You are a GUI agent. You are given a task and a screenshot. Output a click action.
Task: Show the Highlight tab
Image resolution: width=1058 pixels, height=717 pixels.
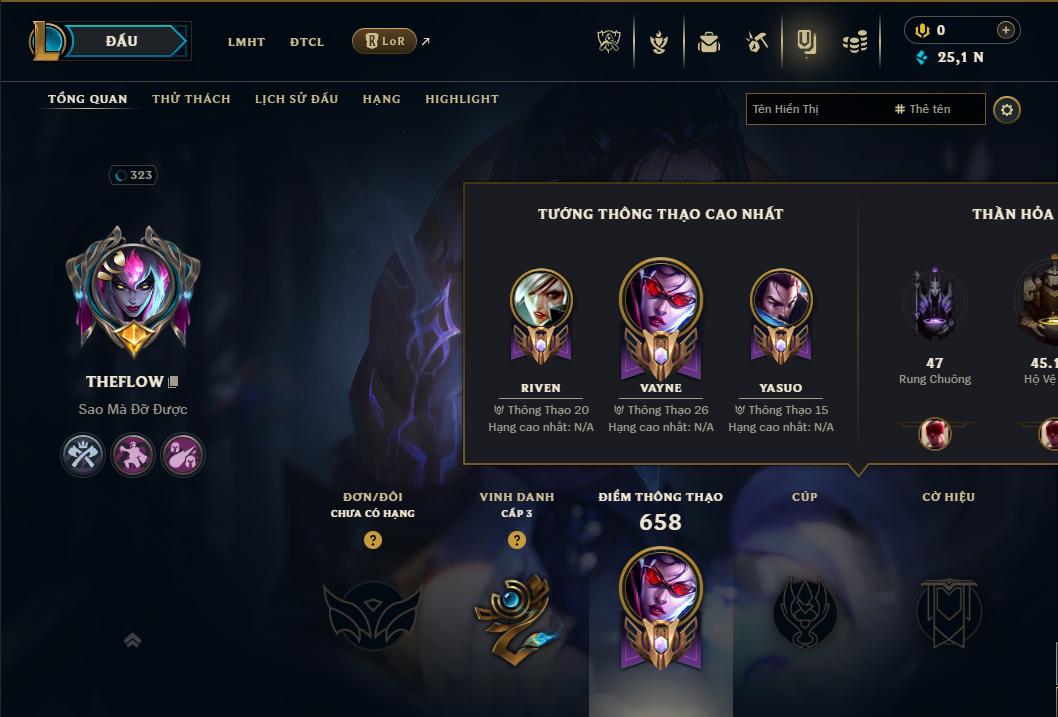pos(461,99)
